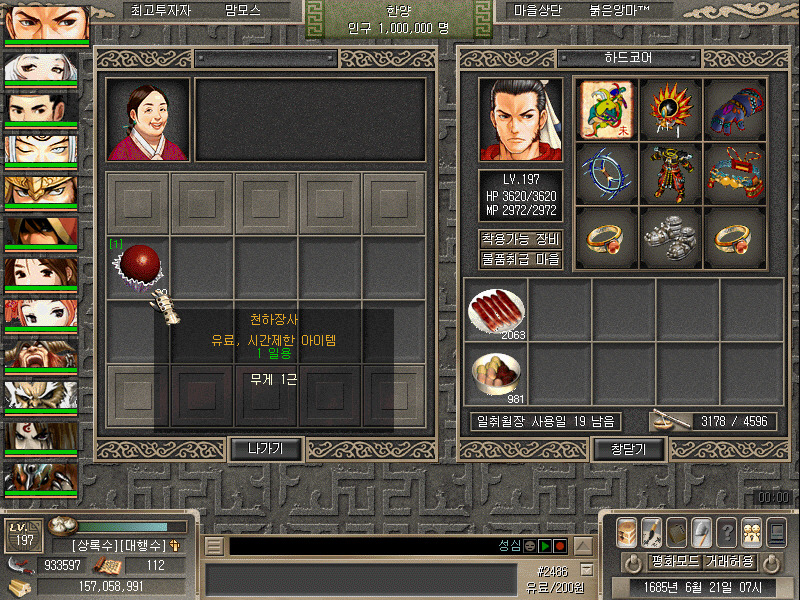Show 착용가능 장비 equippable gear
Viewport: 800px width, 600px height.
click(520, 240)
